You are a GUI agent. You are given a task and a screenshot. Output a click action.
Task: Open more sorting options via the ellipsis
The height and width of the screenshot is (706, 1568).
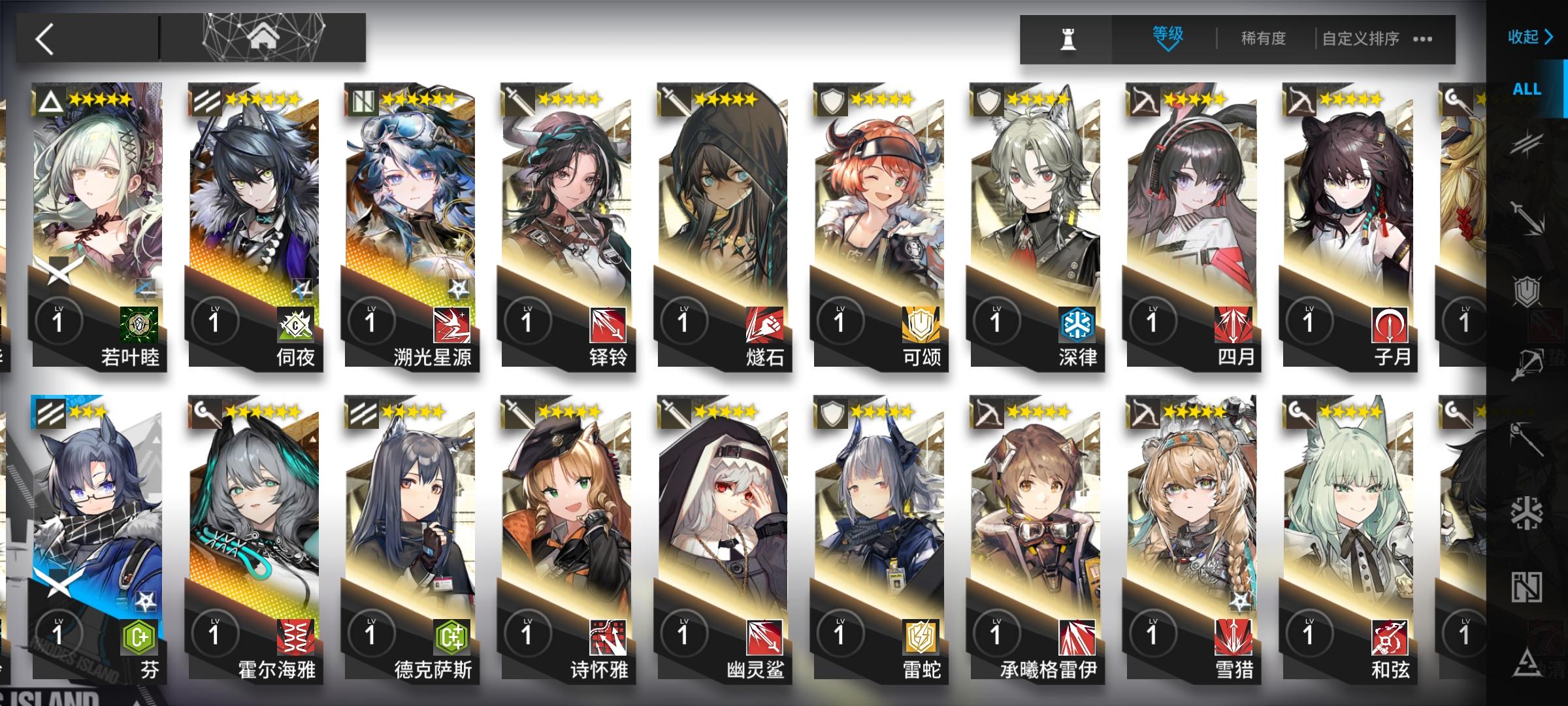point(1424,38)
